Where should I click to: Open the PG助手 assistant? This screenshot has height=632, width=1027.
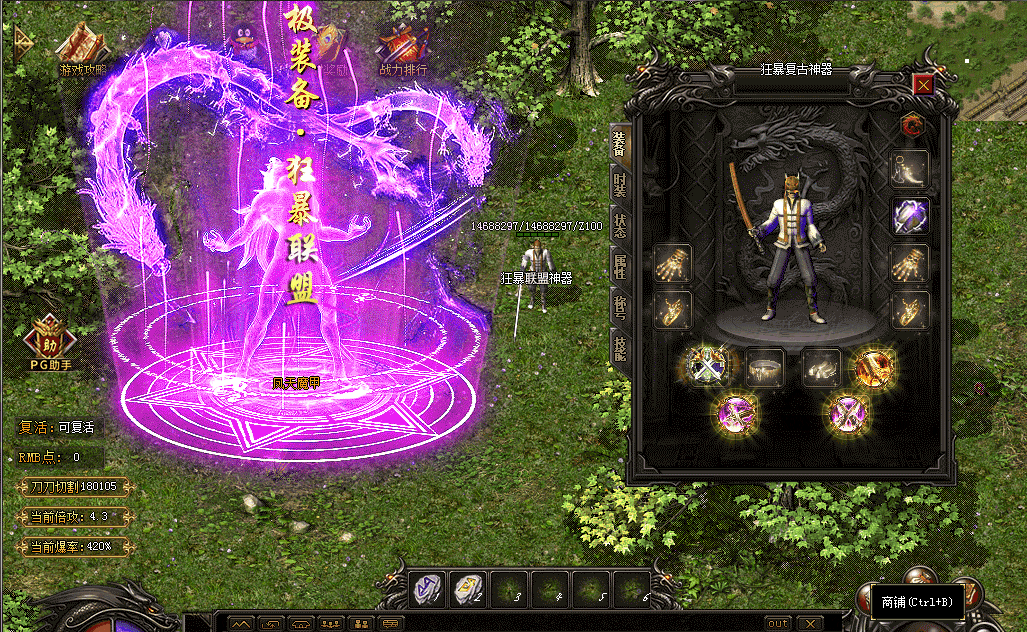[50, 340]
